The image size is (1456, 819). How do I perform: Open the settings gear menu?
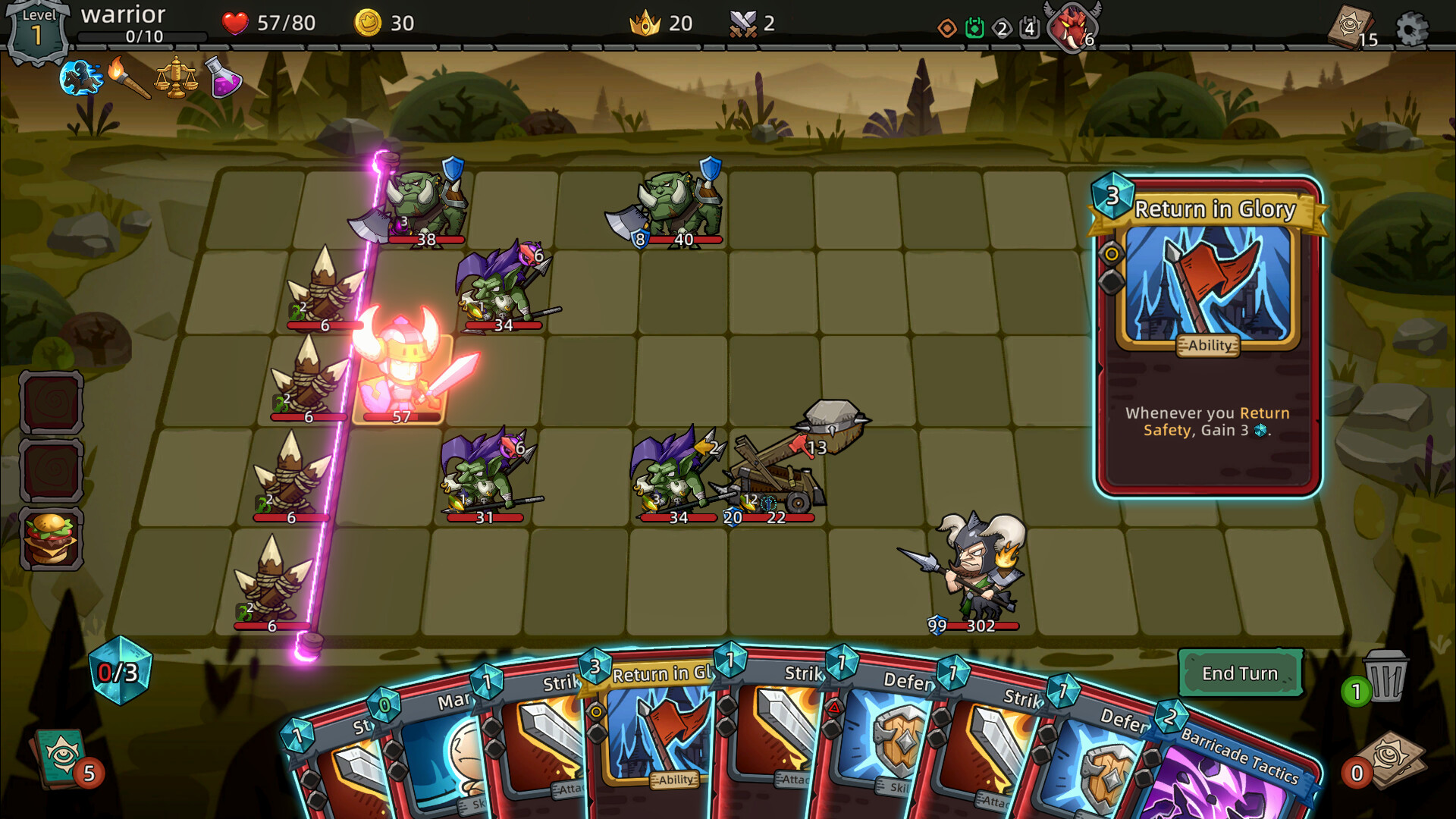1411,29
